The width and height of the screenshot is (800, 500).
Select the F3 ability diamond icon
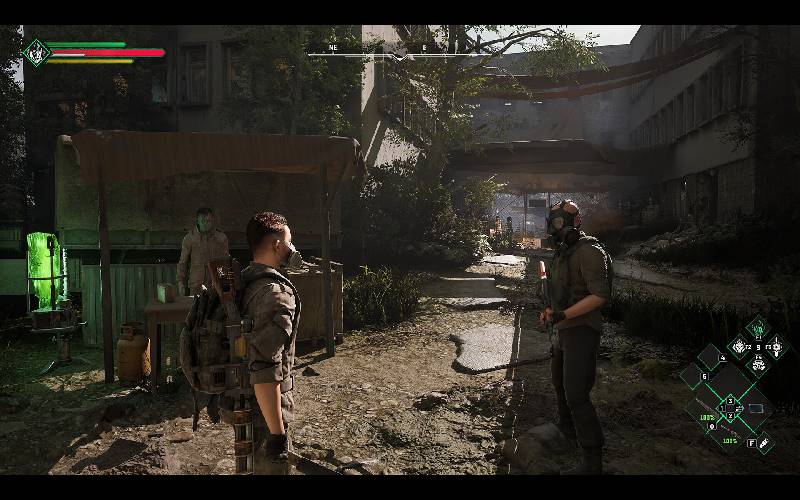click(778, 346)
